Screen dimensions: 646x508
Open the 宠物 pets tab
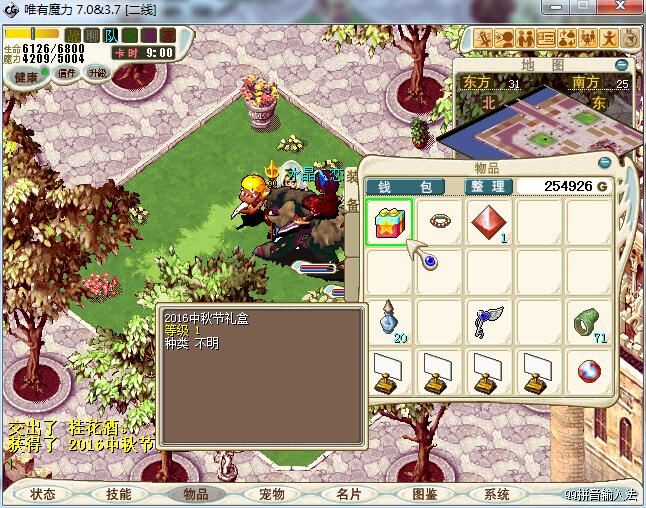coord(271,494)
